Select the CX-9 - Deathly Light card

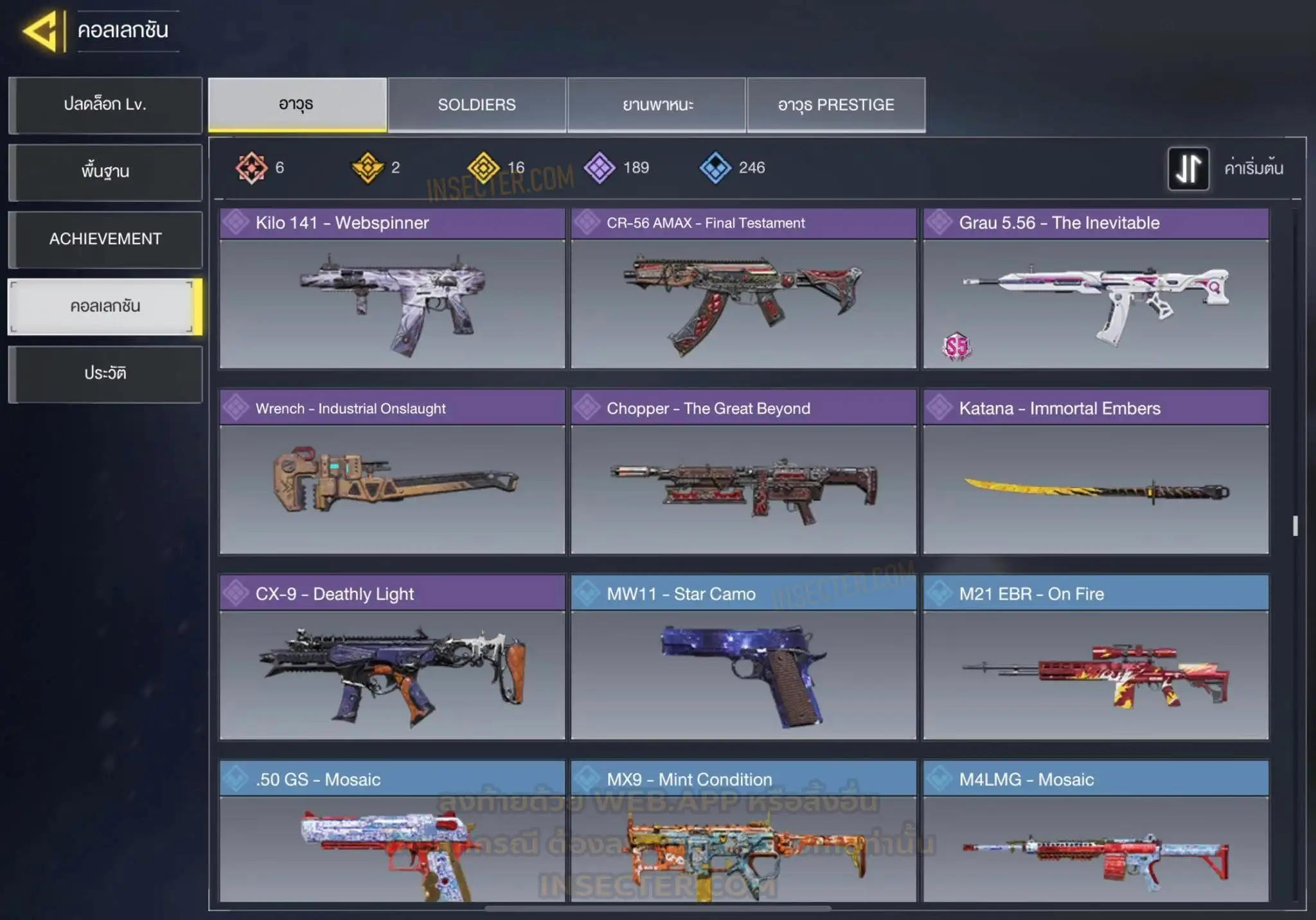pyautogui.click(x=392, y=658)
